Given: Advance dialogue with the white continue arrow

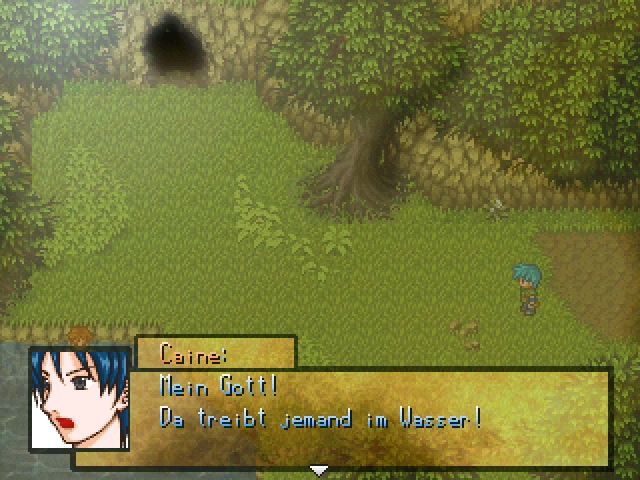Looking at the screenshot, I should point(319,470).
